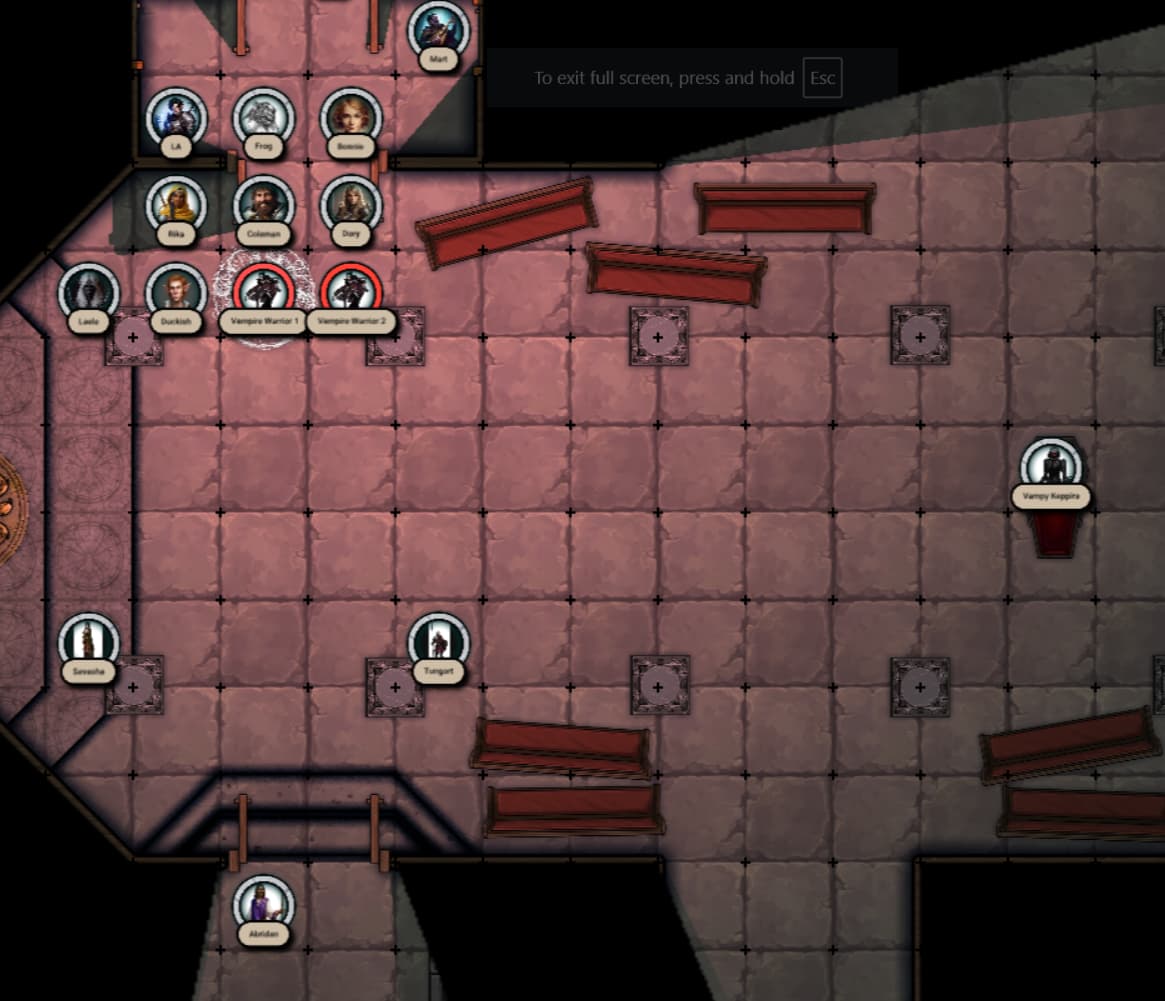Select the LA character token
Viewport: 1165px width, 1001px height.
176,117
